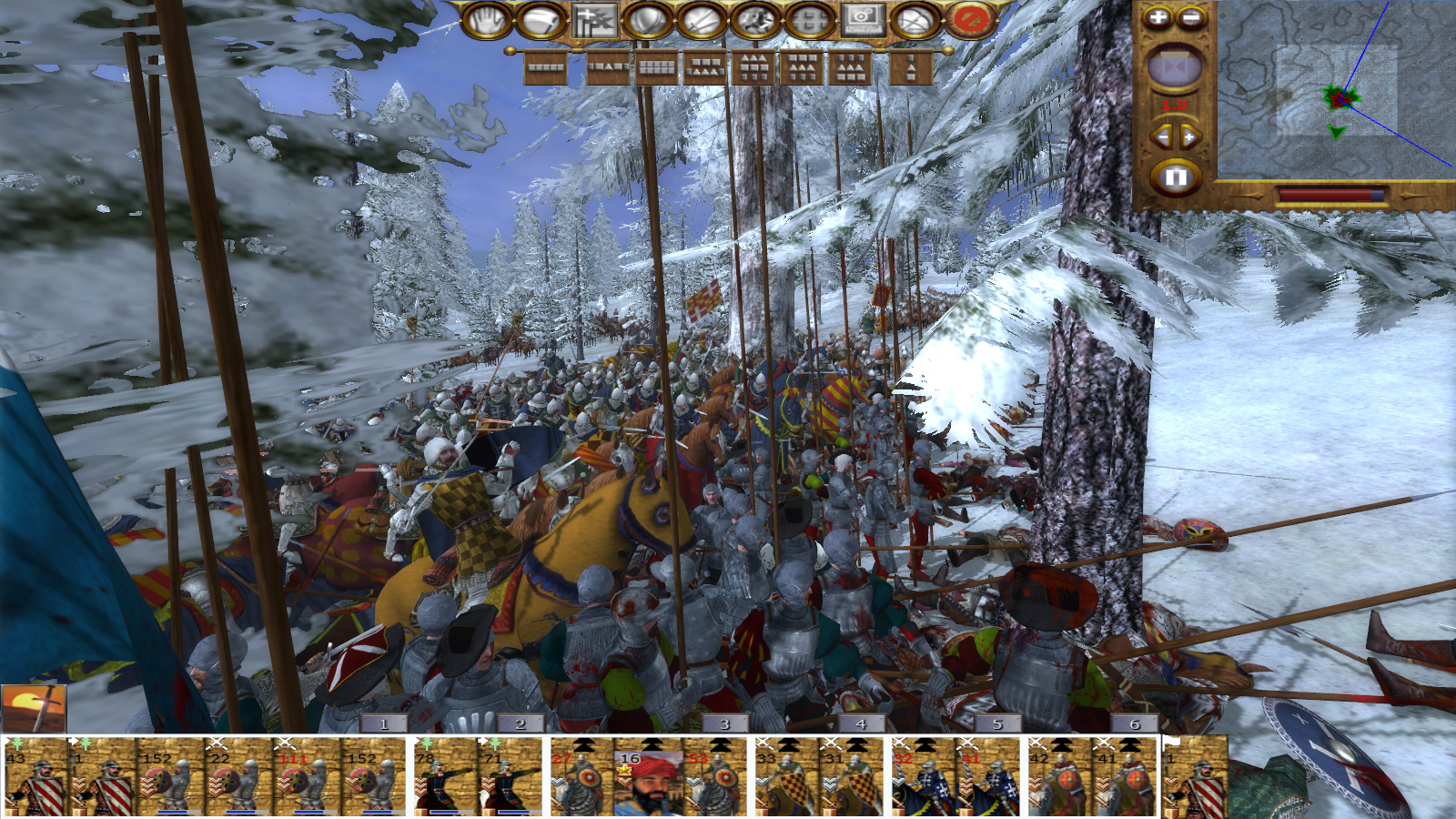Select the archer unit card with 78 men
The height and width of the screenshot is (819, 1456).
click(x=445, y=778)
